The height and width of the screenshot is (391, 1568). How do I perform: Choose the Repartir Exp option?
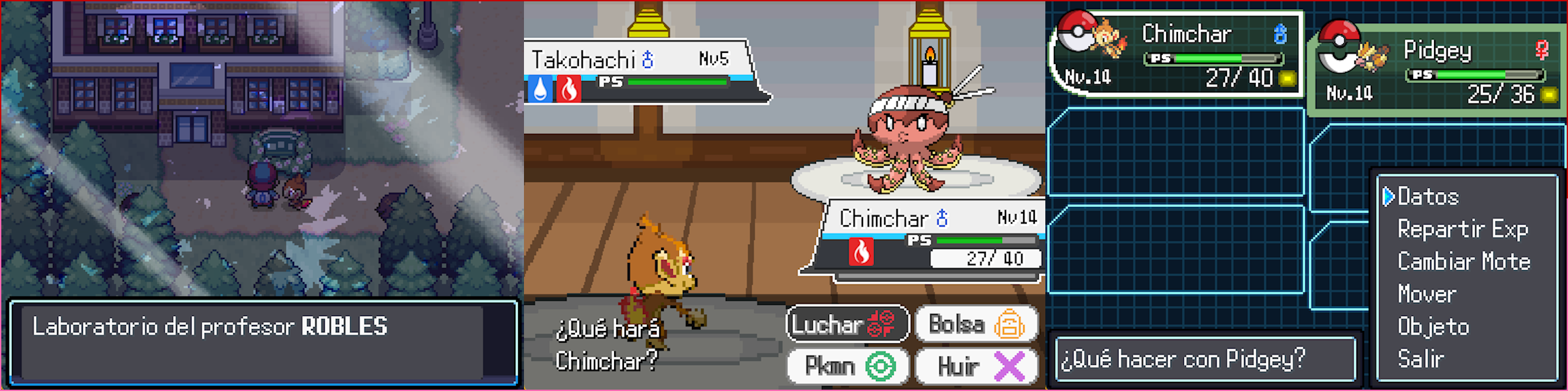coord(1462,229)
